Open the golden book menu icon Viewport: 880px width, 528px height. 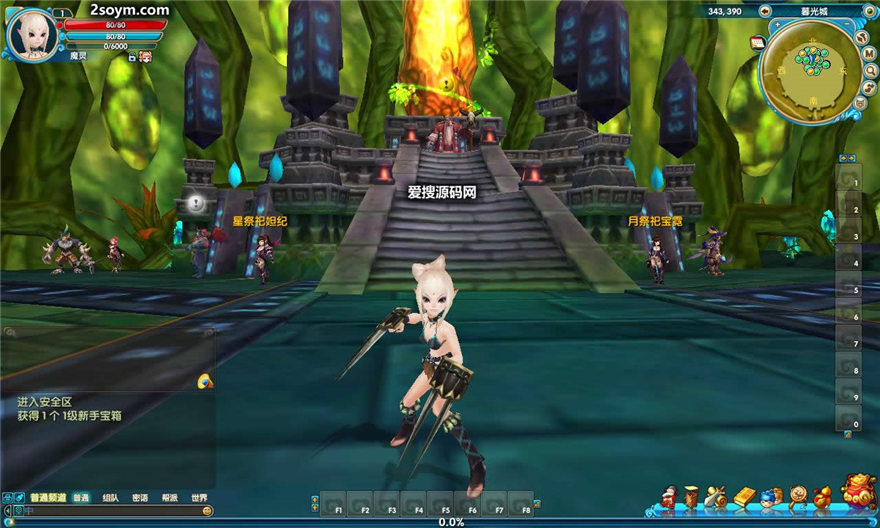coord(744,496)
